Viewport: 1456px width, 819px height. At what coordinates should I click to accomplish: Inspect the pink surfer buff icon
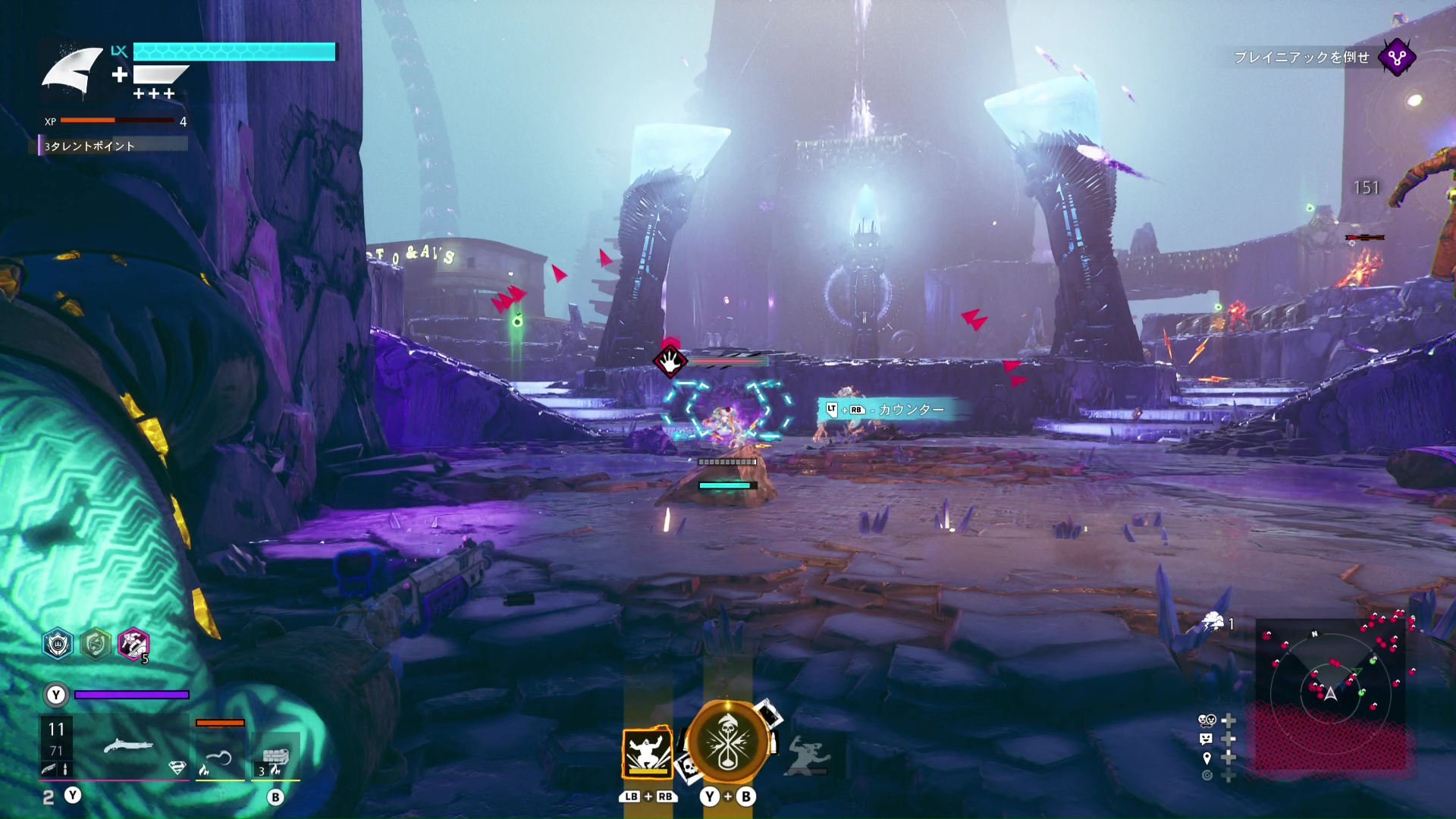click(x=133, y=645)
